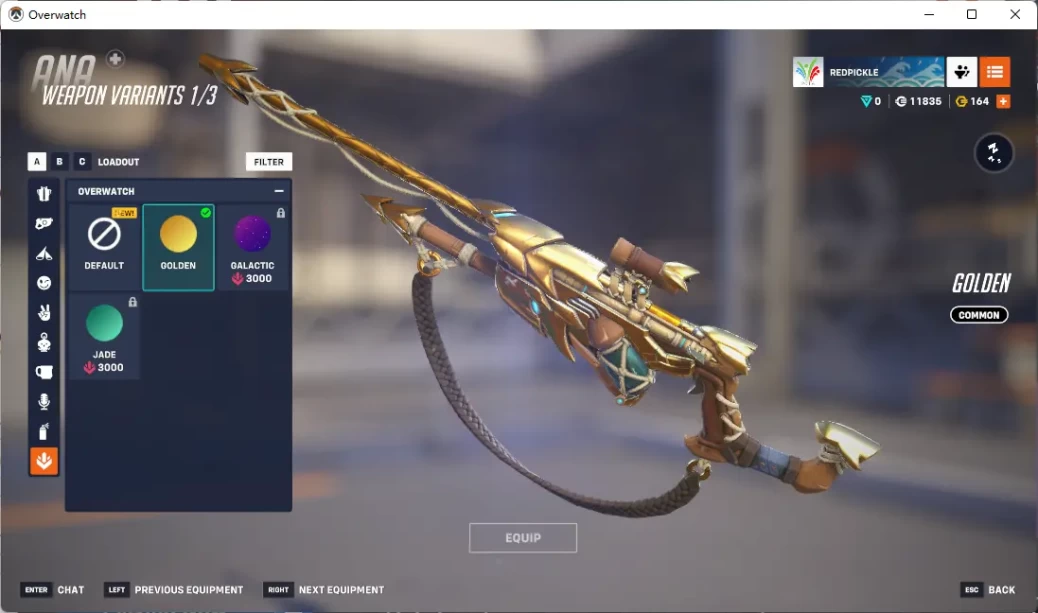
Task: Maximize the Overwatch window
Action: [971, 14]
